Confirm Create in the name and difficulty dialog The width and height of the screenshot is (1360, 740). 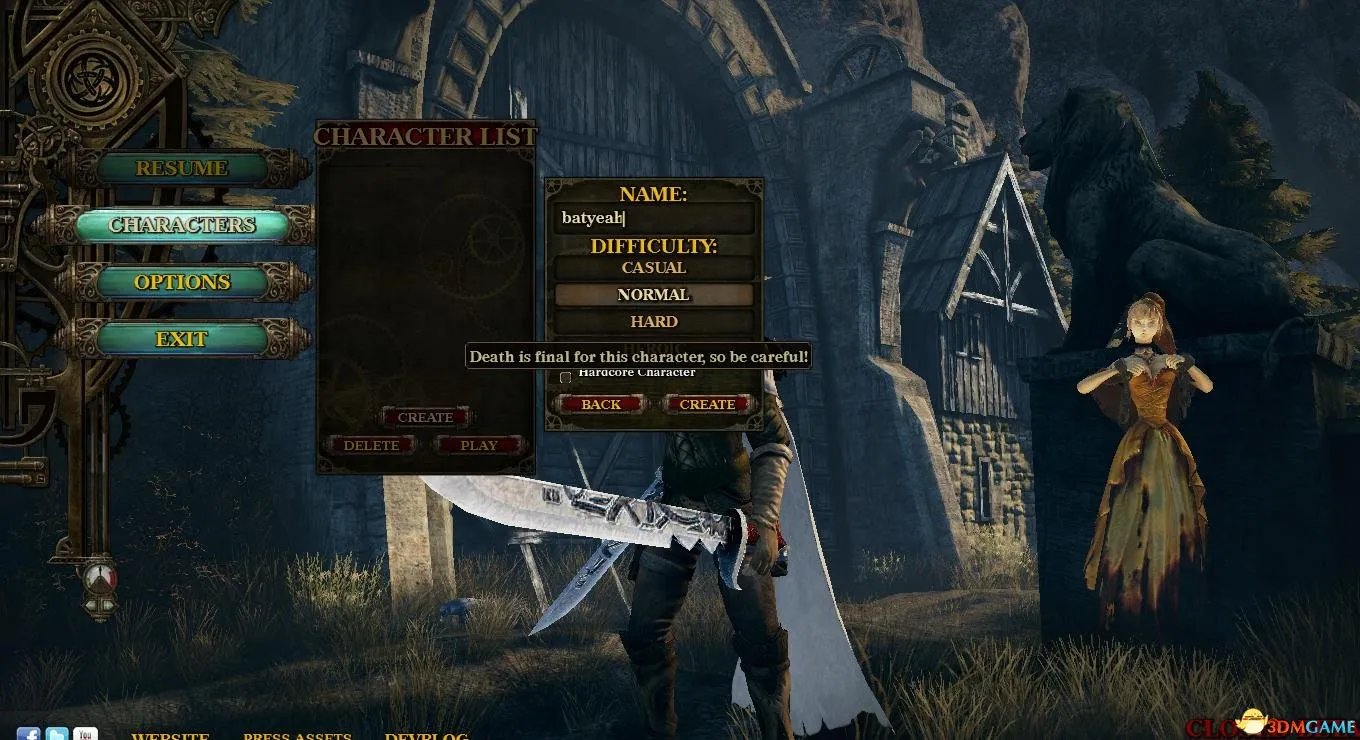pyautogui.click(x=707, y=404)
